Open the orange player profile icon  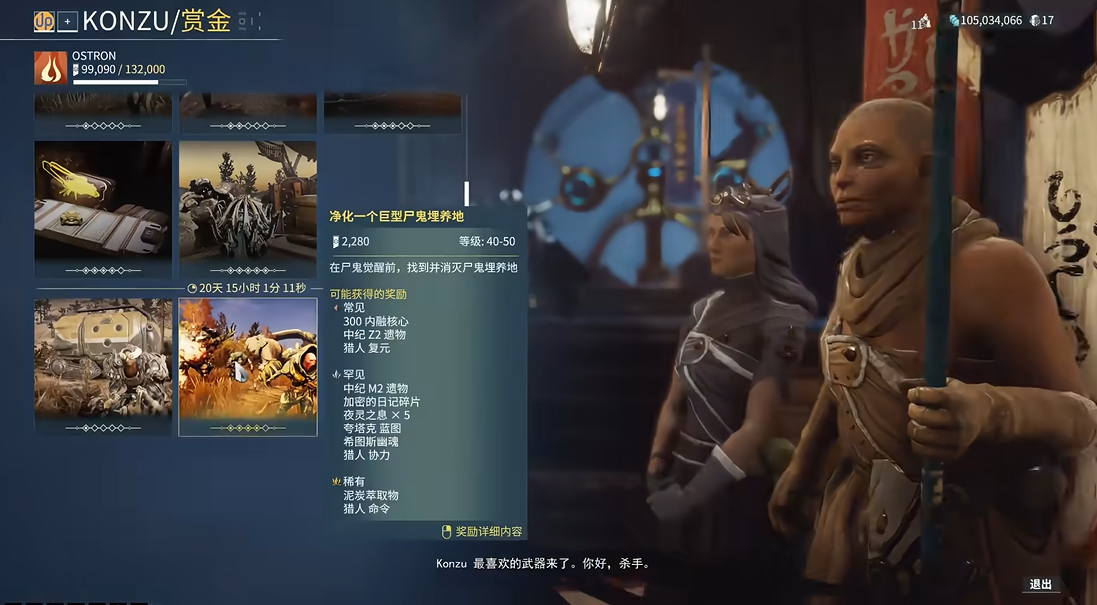coord(44,21)
